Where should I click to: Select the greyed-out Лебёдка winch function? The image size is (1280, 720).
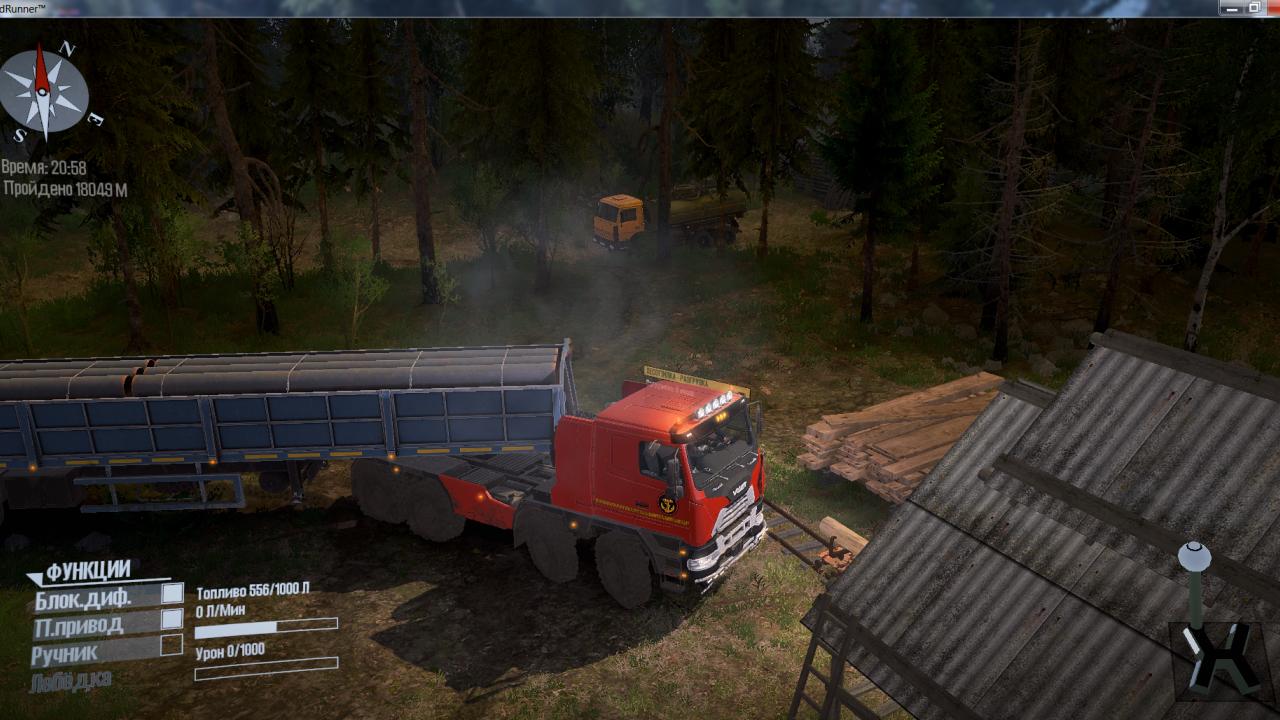(72, 680)
